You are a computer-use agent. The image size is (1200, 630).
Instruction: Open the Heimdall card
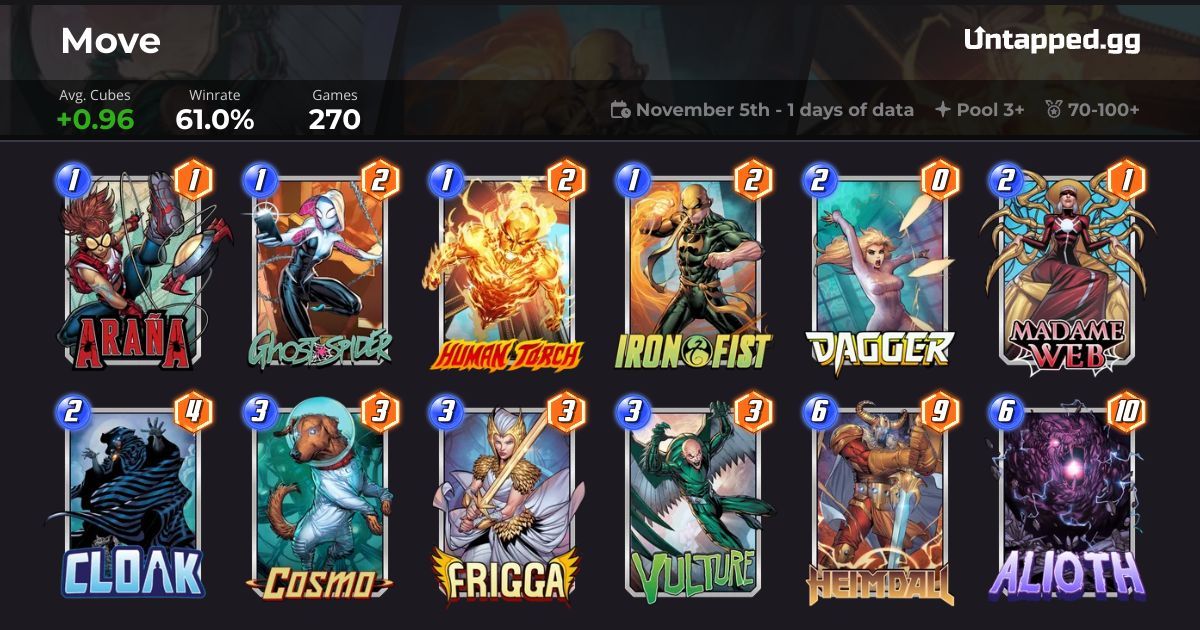click(x=879, y=500)
